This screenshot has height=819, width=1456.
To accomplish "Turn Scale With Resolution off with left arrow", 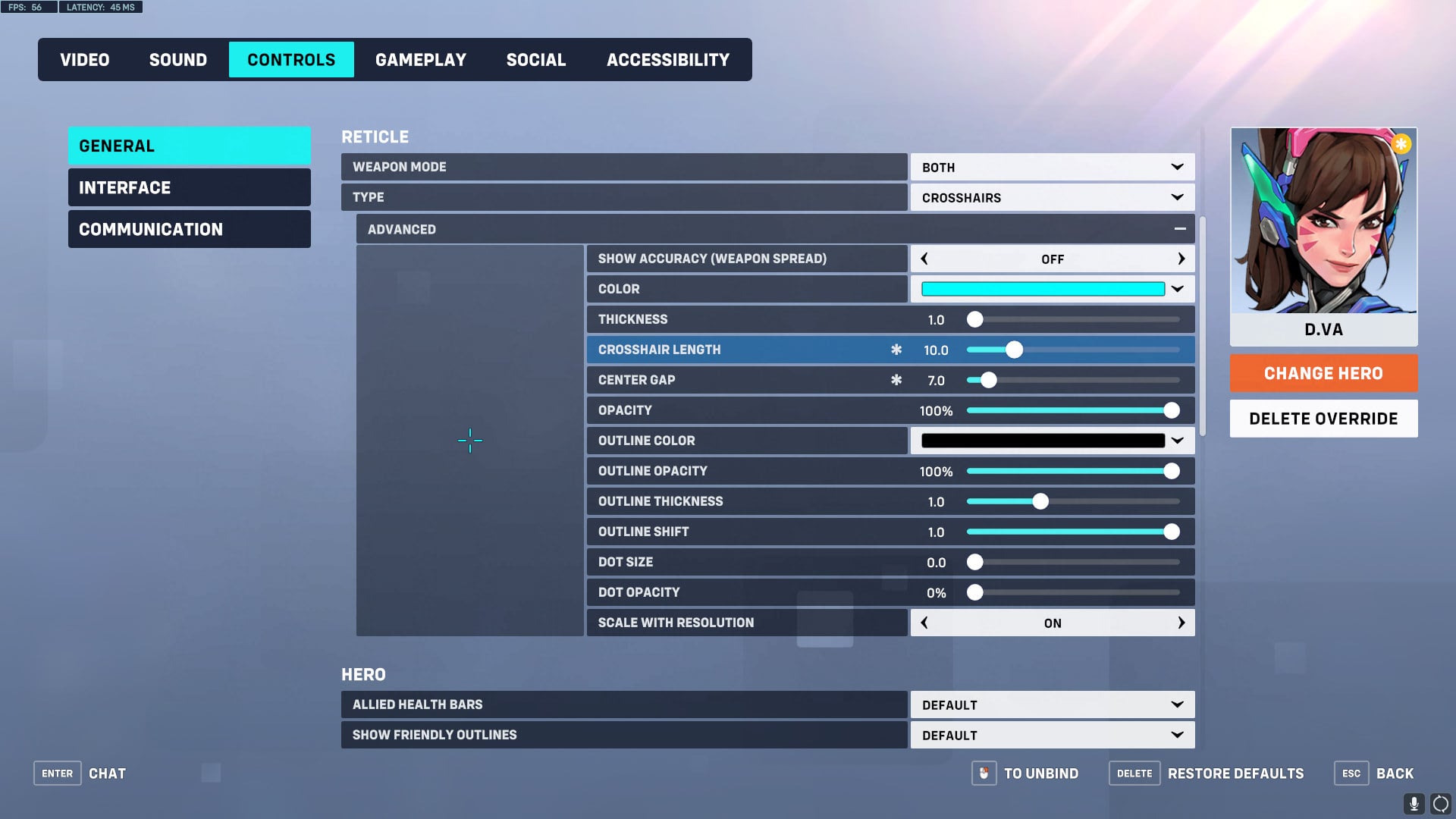I will pyautogui.click(x=924, y=623).
